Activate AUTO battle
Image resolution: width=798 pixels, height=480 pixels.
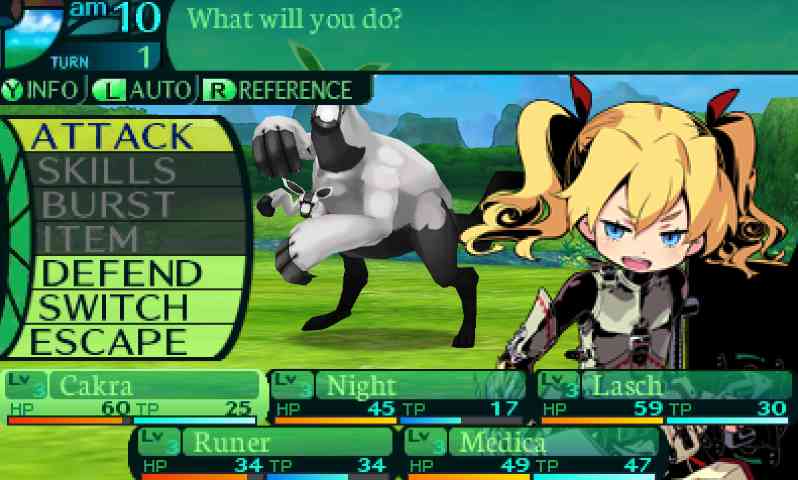142,89
